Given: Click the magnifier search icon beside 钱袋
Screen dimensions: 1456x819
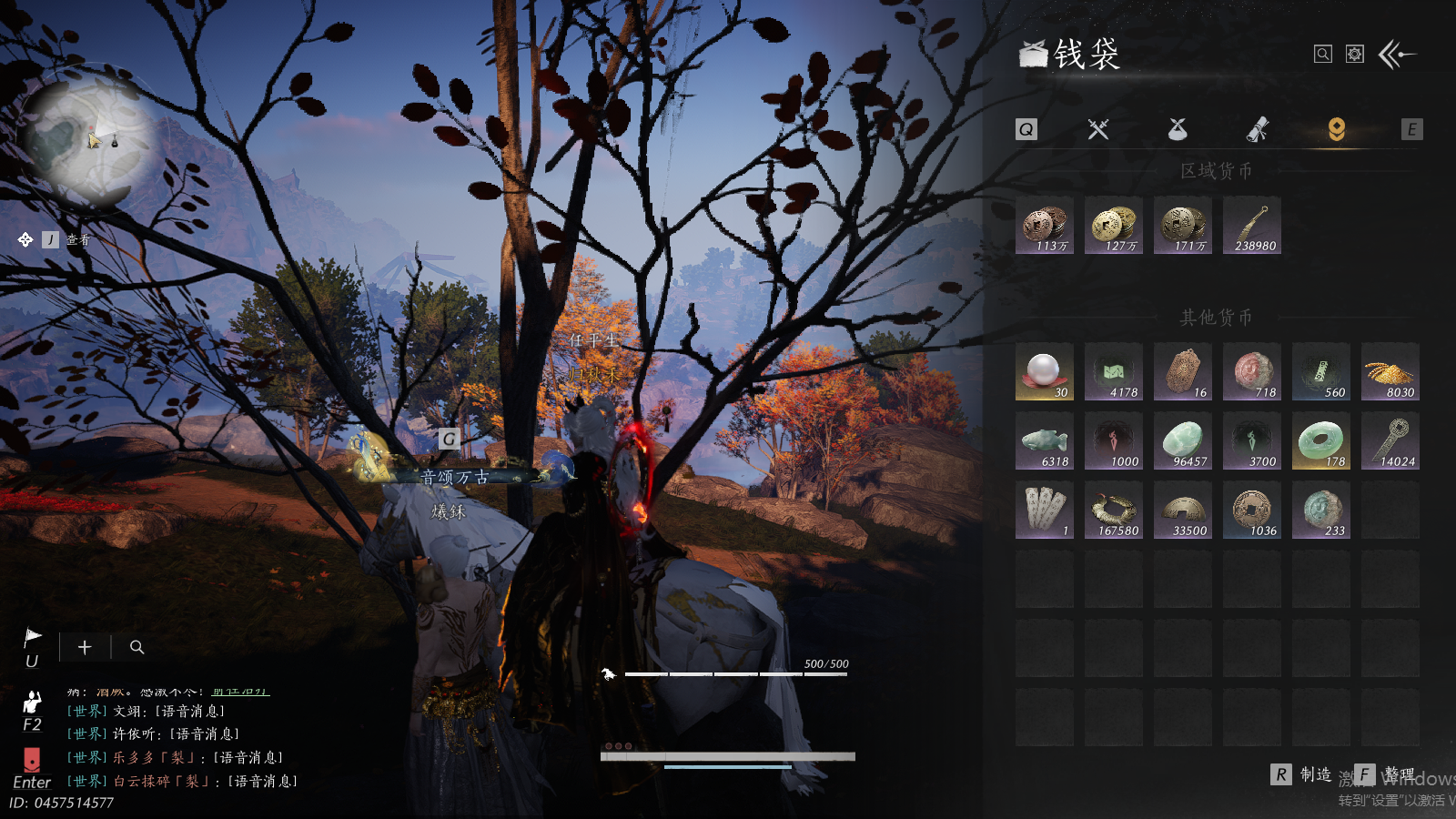Looking at the screenshot, I should 1323,55.
